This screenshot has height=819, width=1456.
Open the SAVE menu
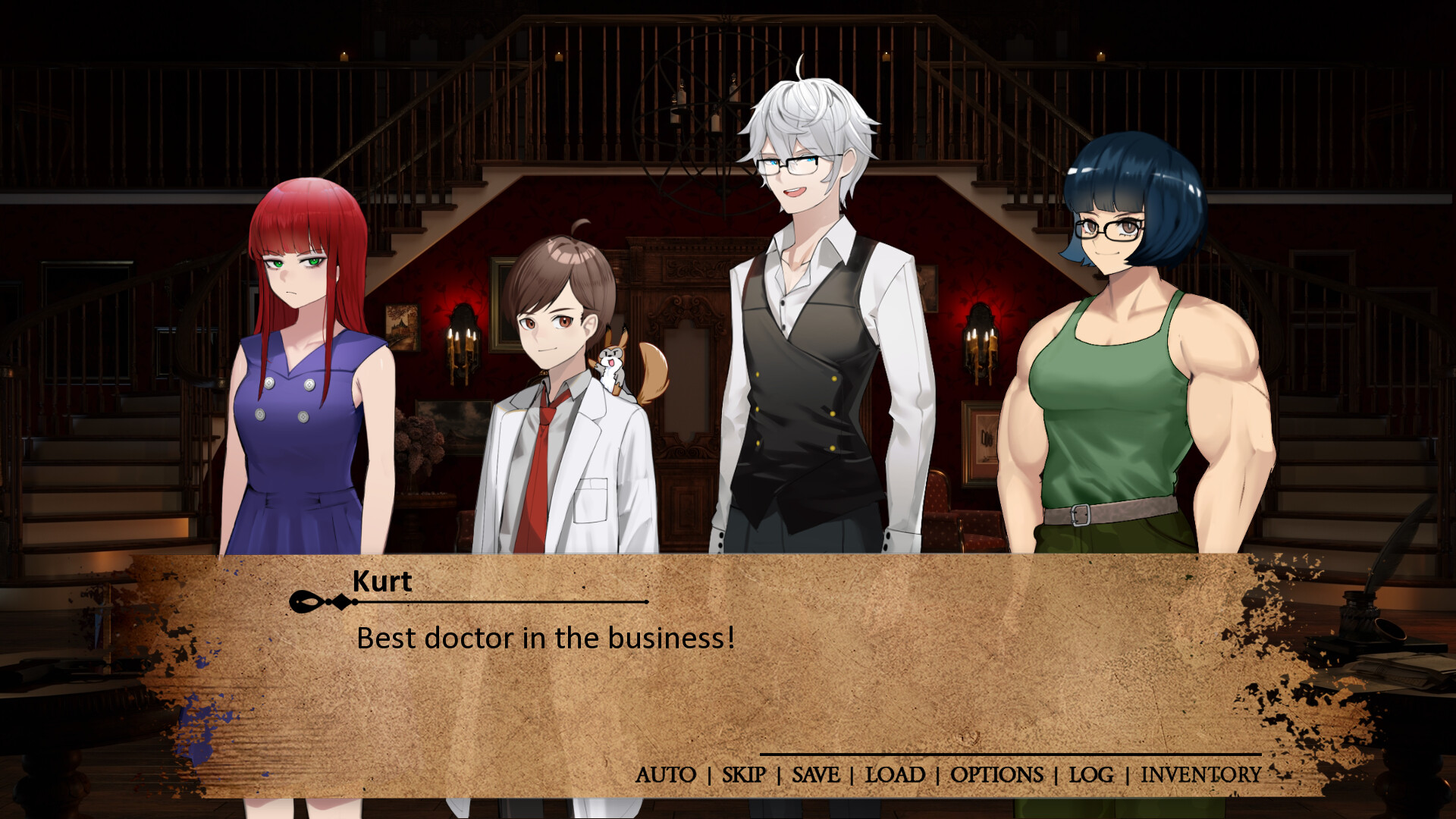pos(815,775)
